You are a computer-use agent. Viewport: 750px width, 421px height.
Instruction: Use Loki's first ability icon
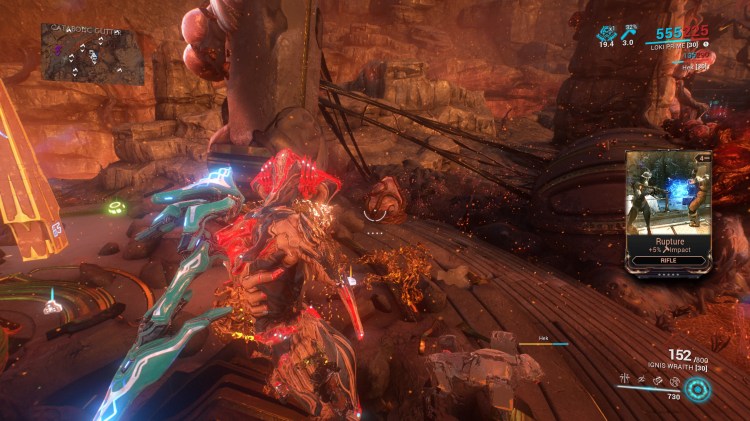(x=623, y=377)
